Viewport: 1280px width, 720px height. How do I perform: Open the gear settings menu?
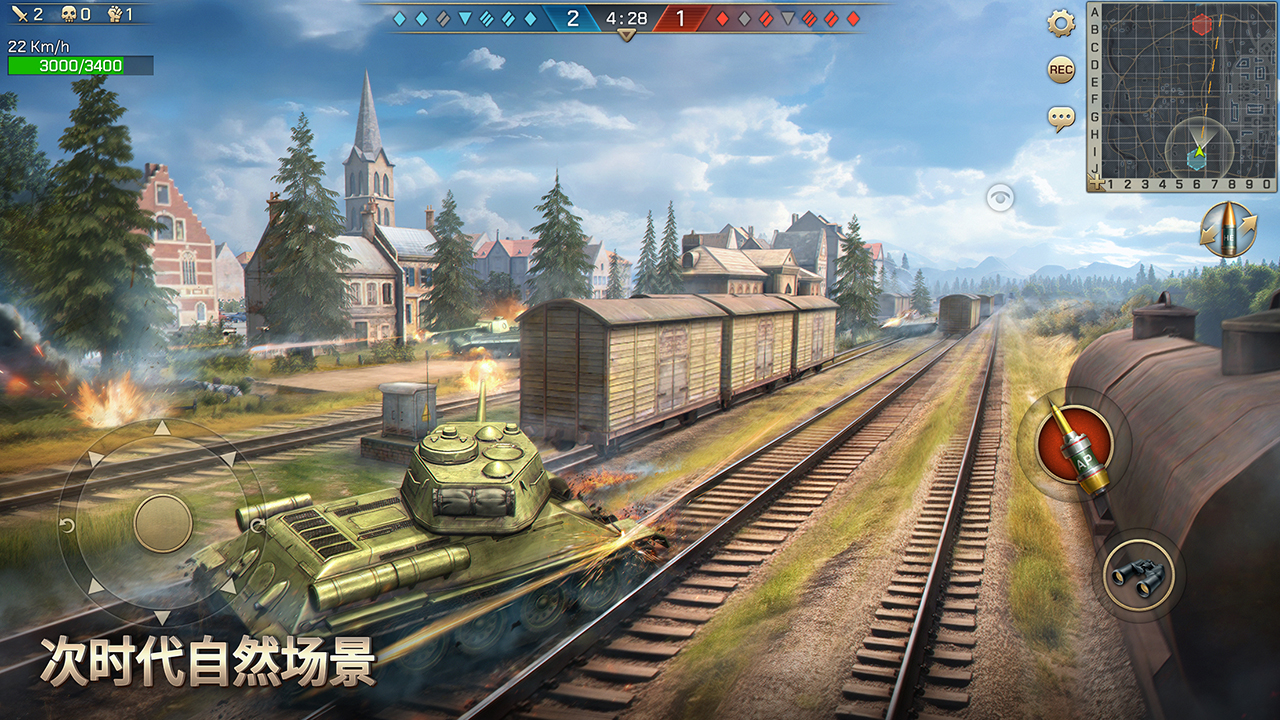[1061, 23]
